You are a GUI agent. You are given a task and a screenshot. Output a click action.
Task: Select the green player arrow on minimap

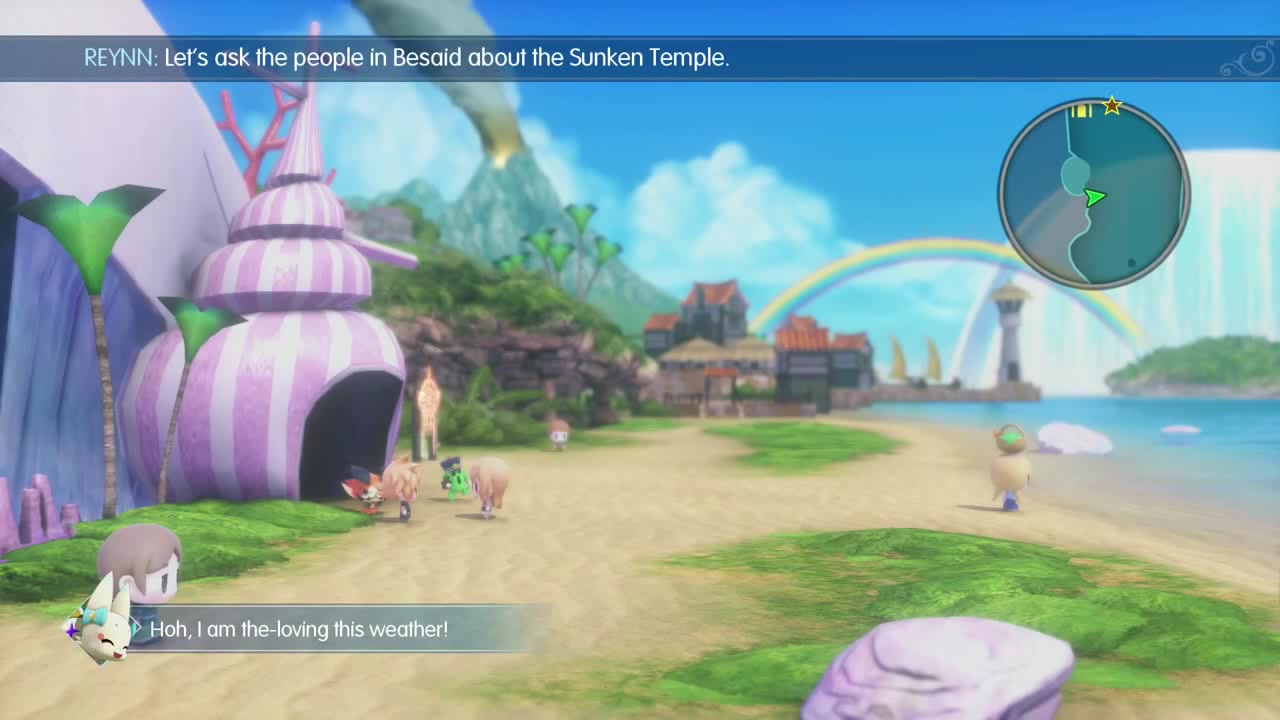pos(1095,197)
